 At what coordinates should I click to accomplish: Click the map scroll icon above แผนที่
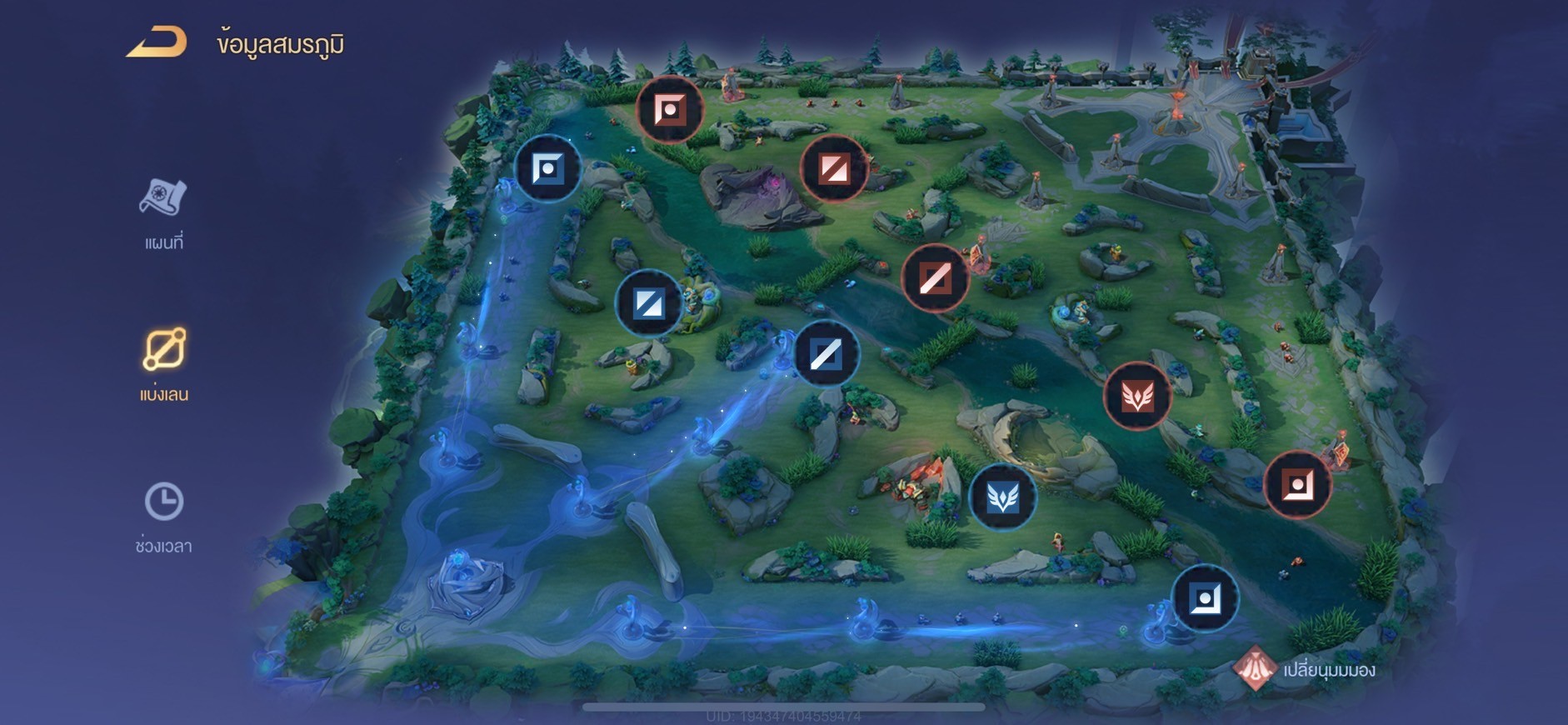[x=164, y=197]
